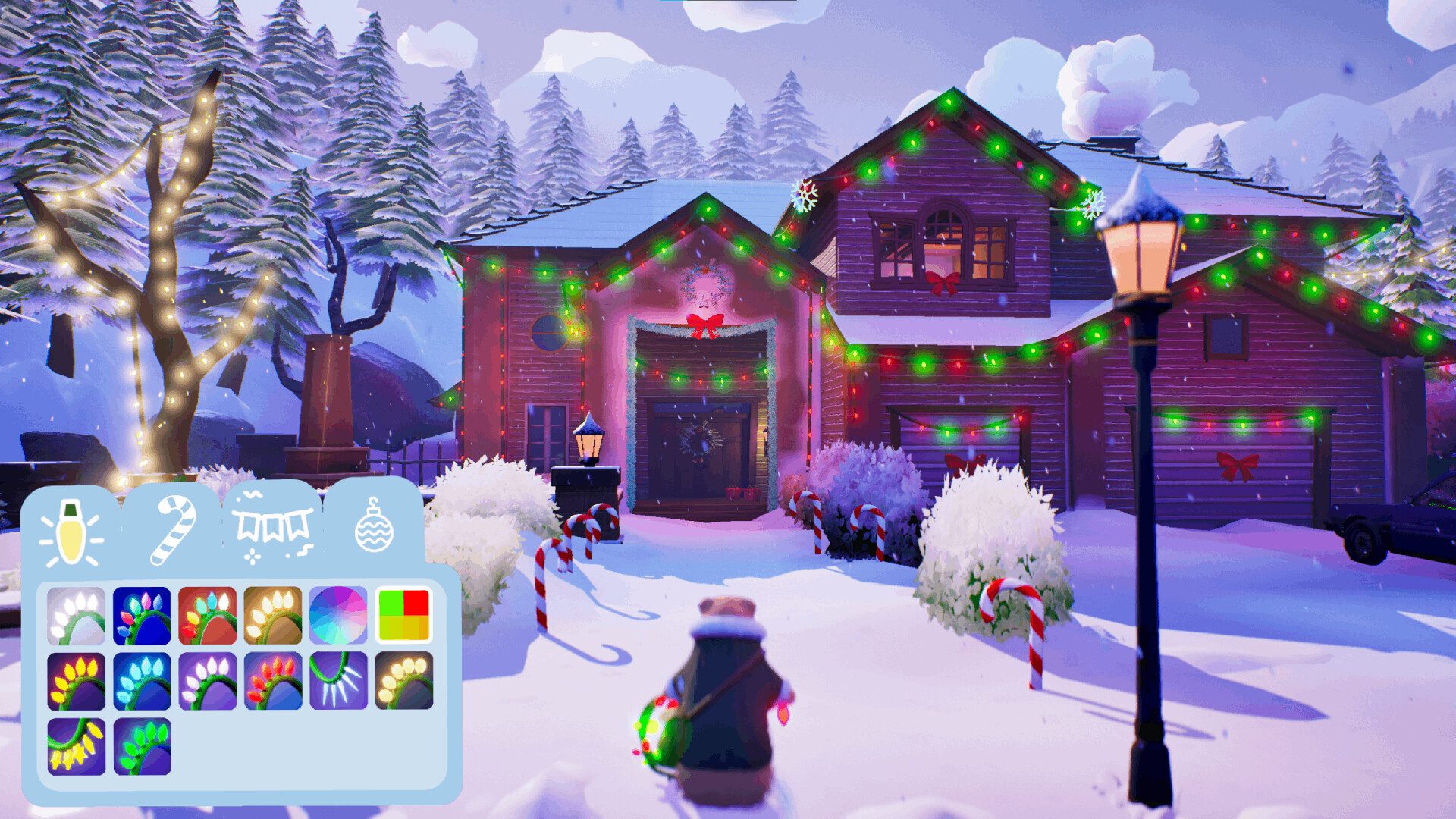Image resolution: width=1456 pixels, height=819 pixels.
Task: Select the yellow string lights
Action: coord(76,681)
